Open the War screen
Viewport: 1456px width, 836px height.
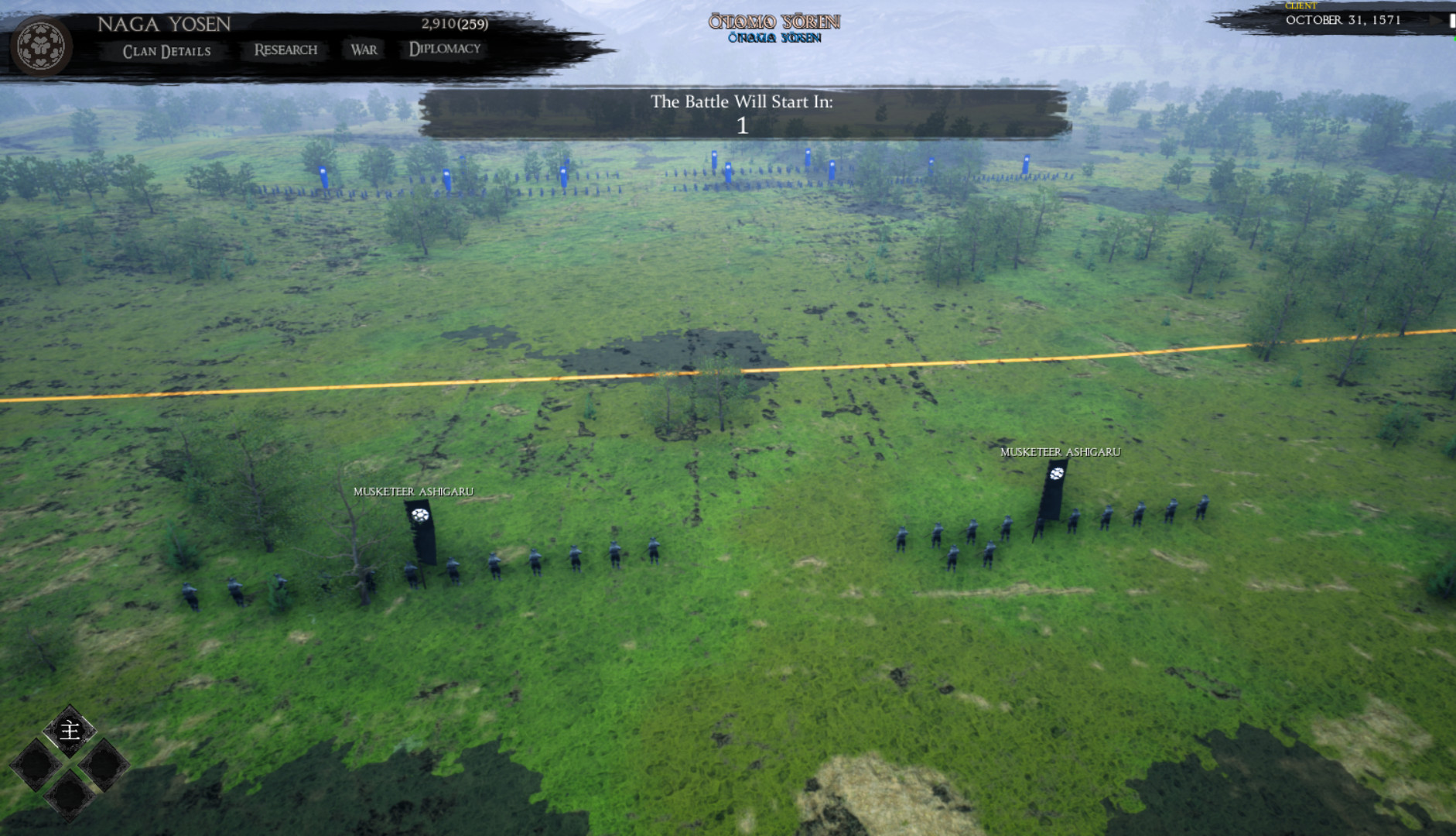[363, 50]
